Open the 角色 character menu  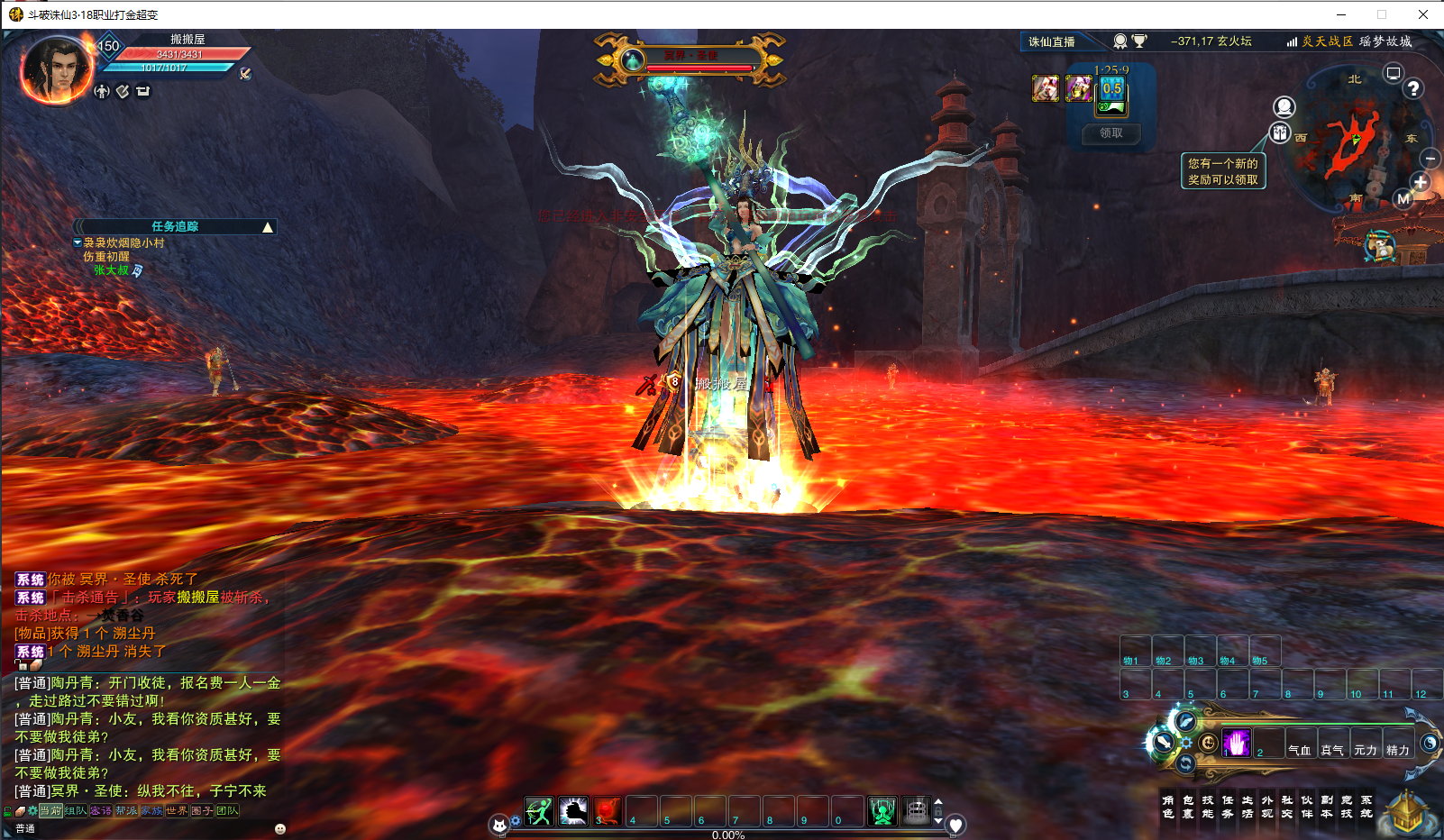(1168, 807)
